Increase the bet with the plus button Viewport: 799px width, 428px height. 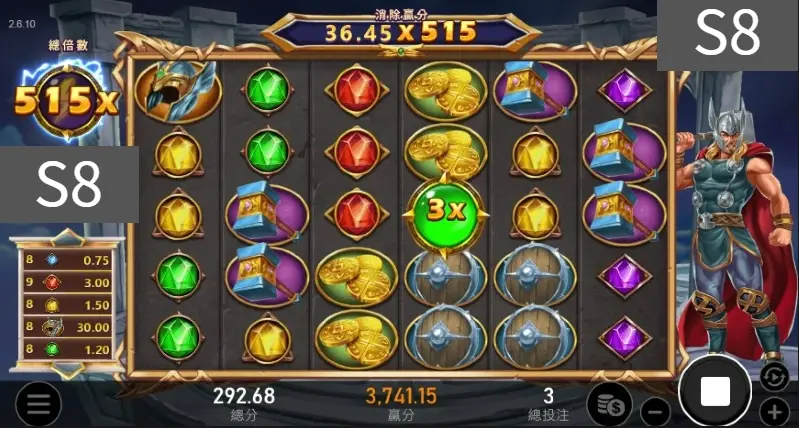pyautogui.click(x=775, y=410)
